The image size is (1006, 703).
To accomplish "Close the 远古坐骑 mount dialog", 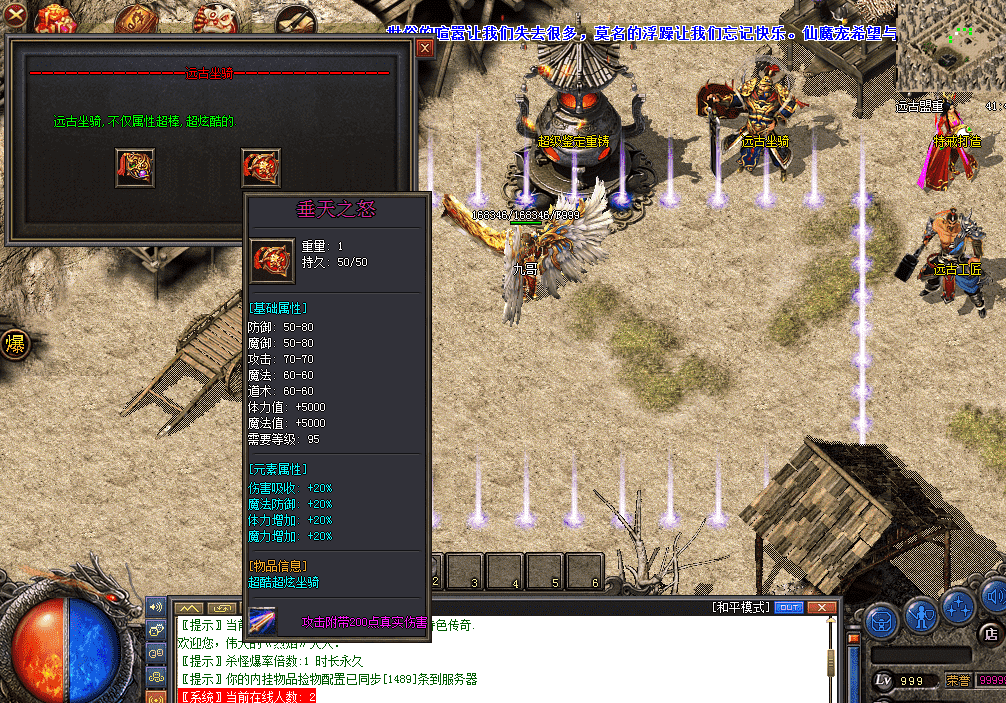I will [425, 48].
